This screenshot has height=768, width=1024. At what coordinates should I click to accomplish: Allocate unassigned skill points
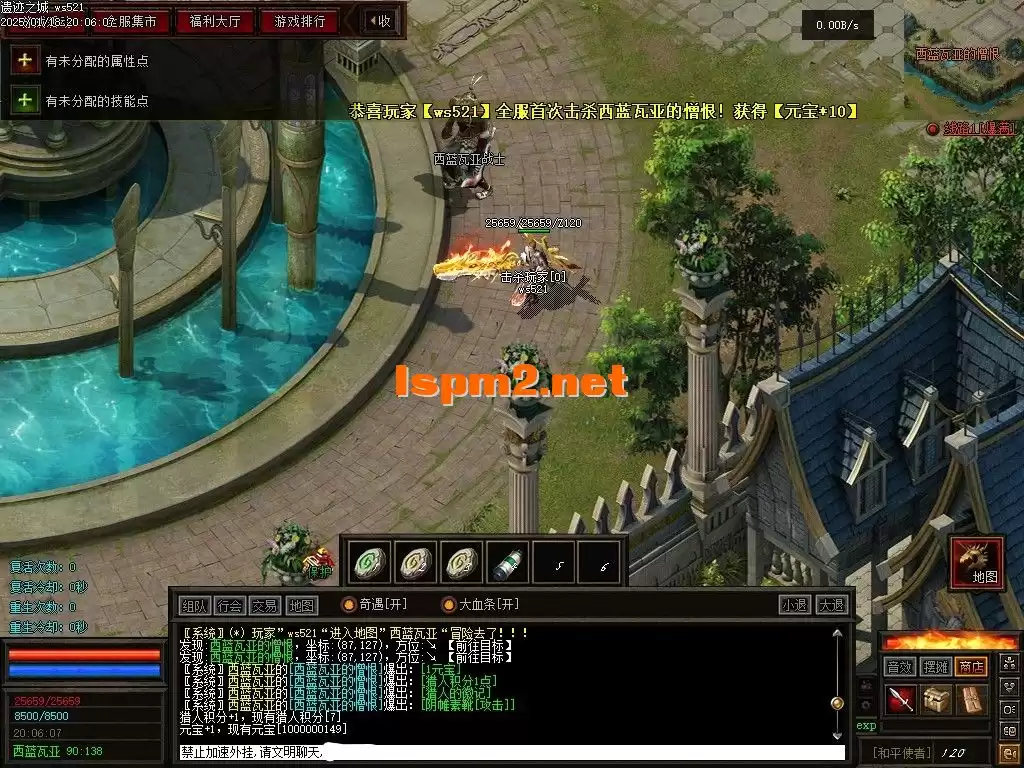[25, 100]
